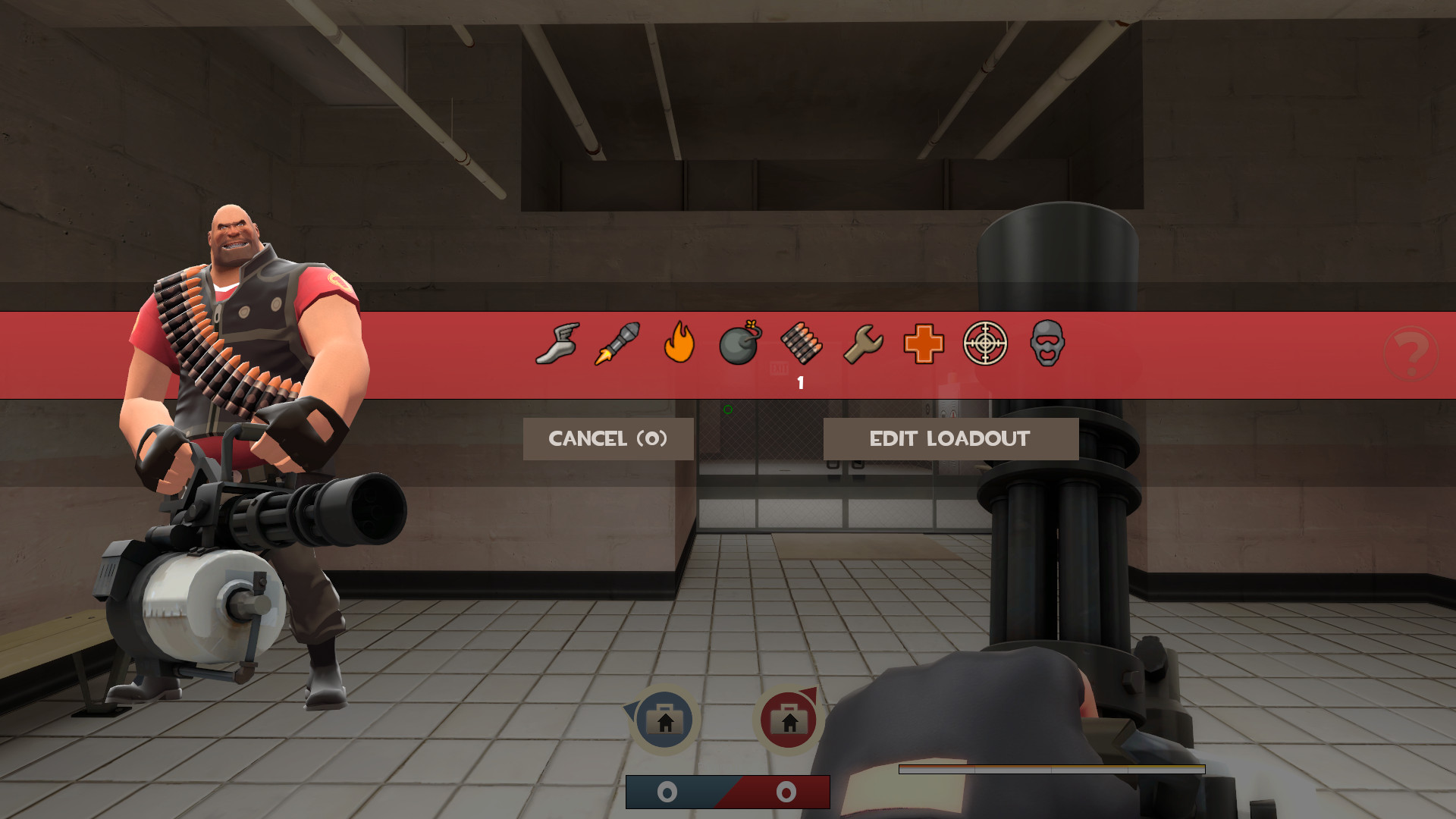Screen dimensions: 1456x819
Task: Open the Edit Loadout screen
Action: click(950, 438)
